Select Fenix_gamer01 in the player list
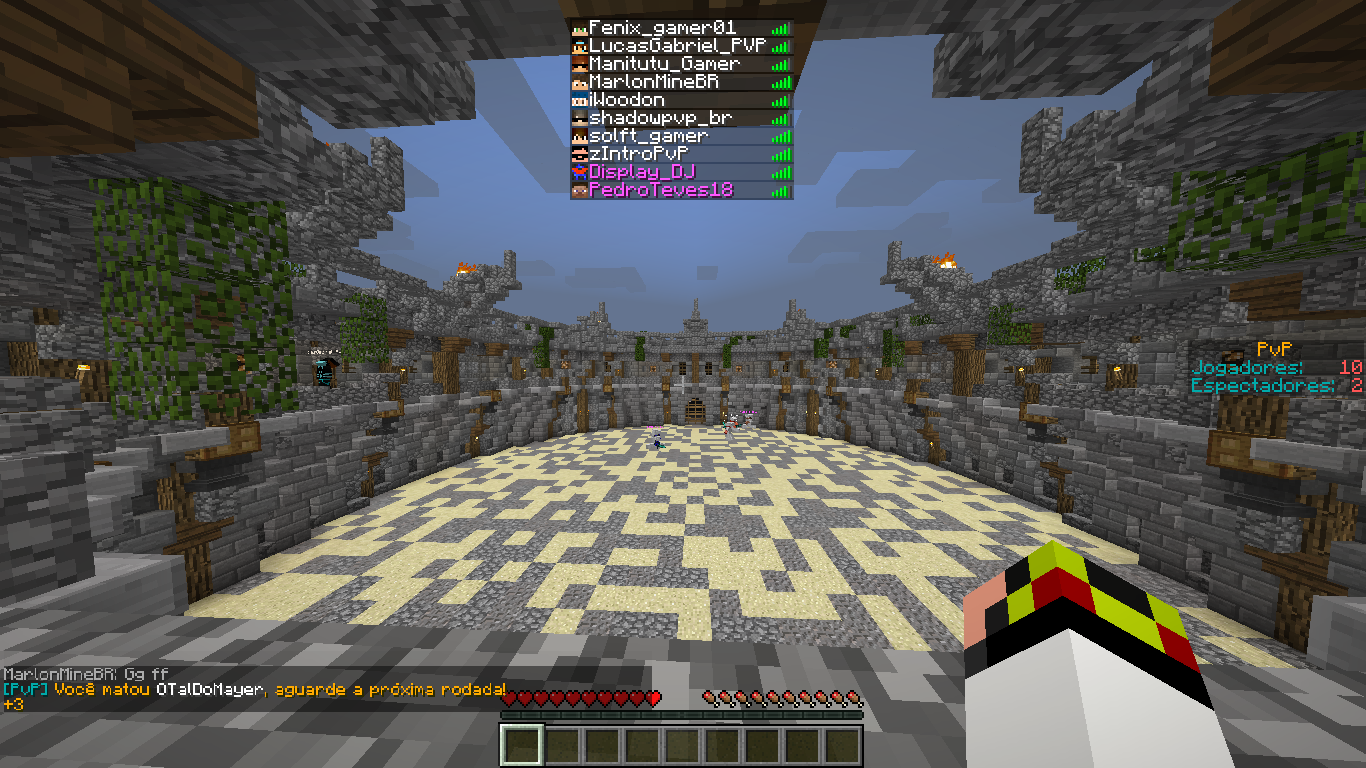 click(x=662, y=28)
